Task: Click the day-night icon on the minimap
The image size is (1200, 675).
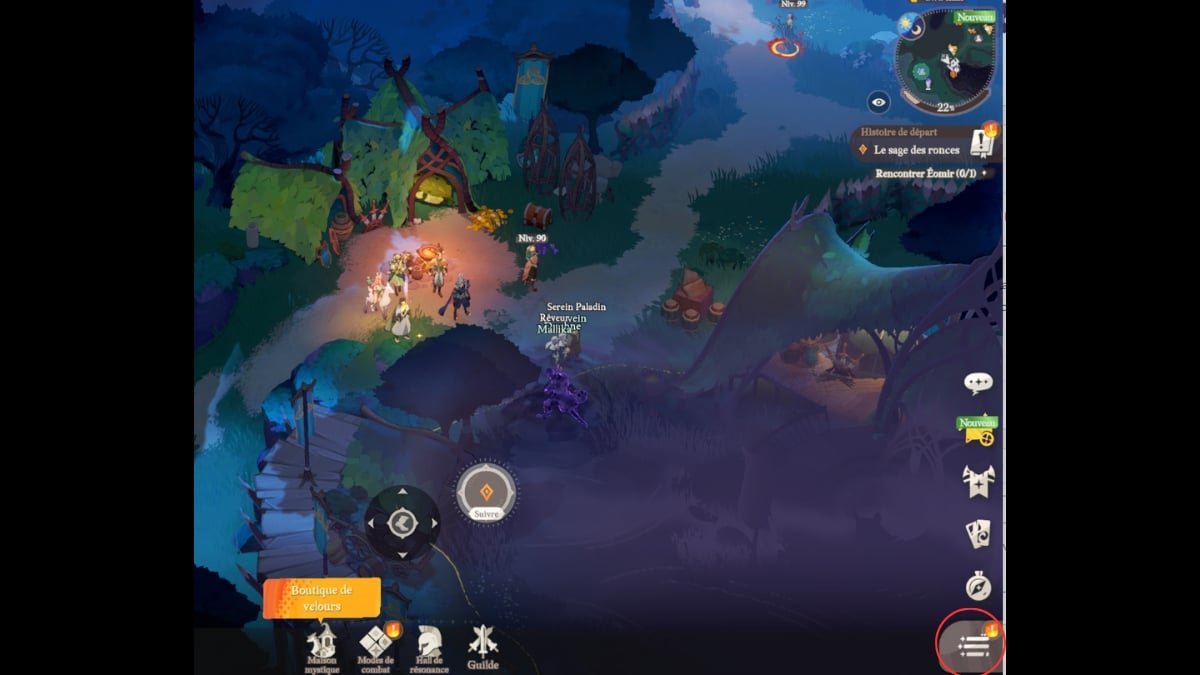Action: pyautogui.click(x=911, y=24)
